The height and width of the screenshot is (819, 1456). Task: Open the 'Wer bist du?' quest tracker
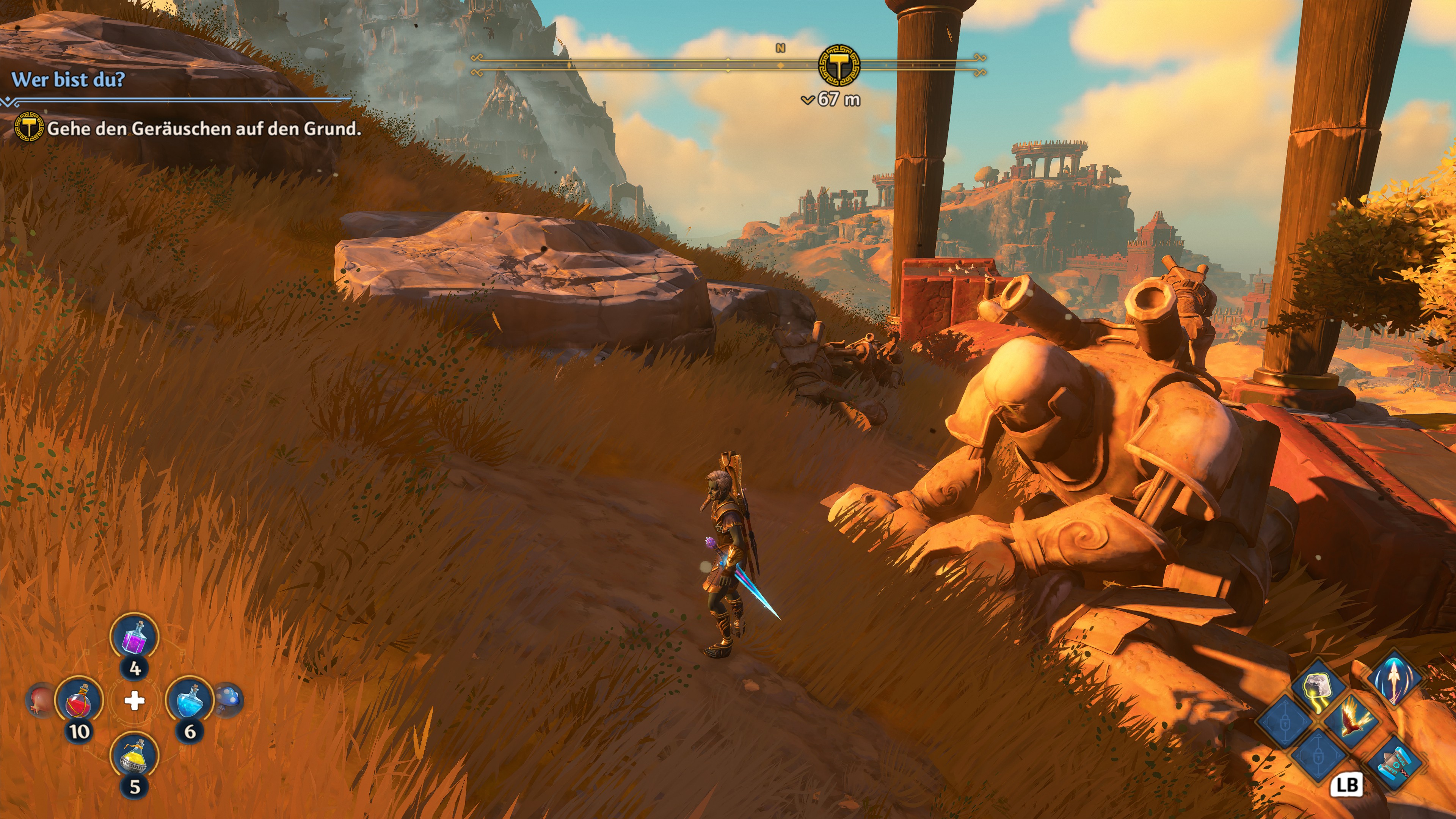pyautogui.click(x=68, y=80)
